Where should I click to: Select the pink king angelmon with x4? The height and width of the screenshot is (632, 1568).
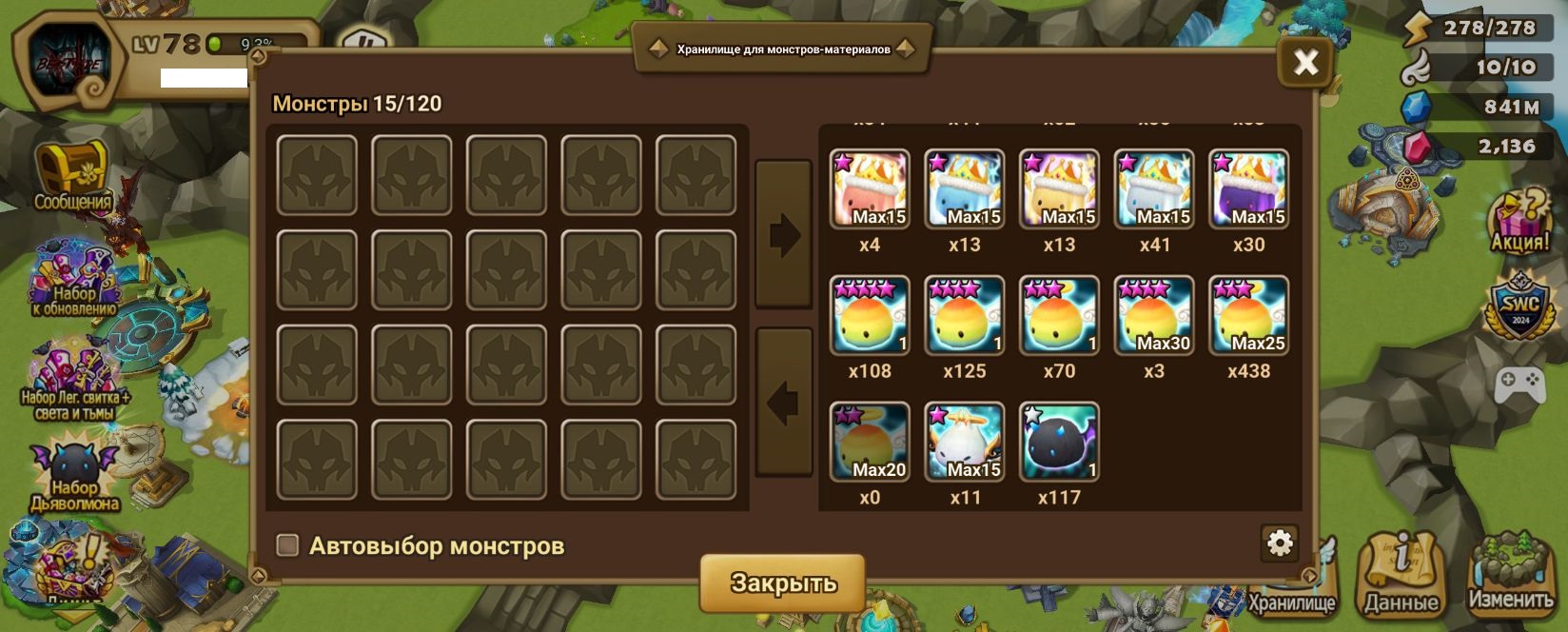click(870, 188)
